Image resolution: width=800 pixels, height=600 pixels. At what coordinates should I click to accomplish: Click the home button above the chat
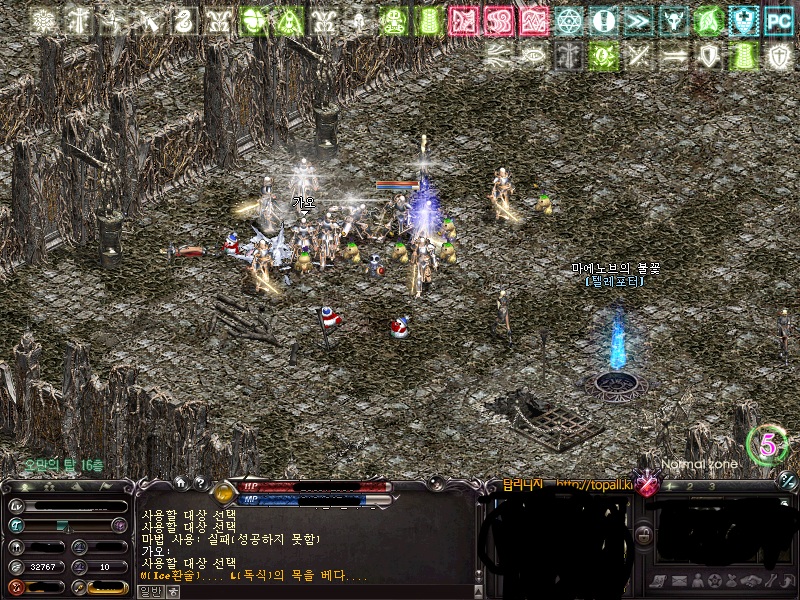click(179, 482)
